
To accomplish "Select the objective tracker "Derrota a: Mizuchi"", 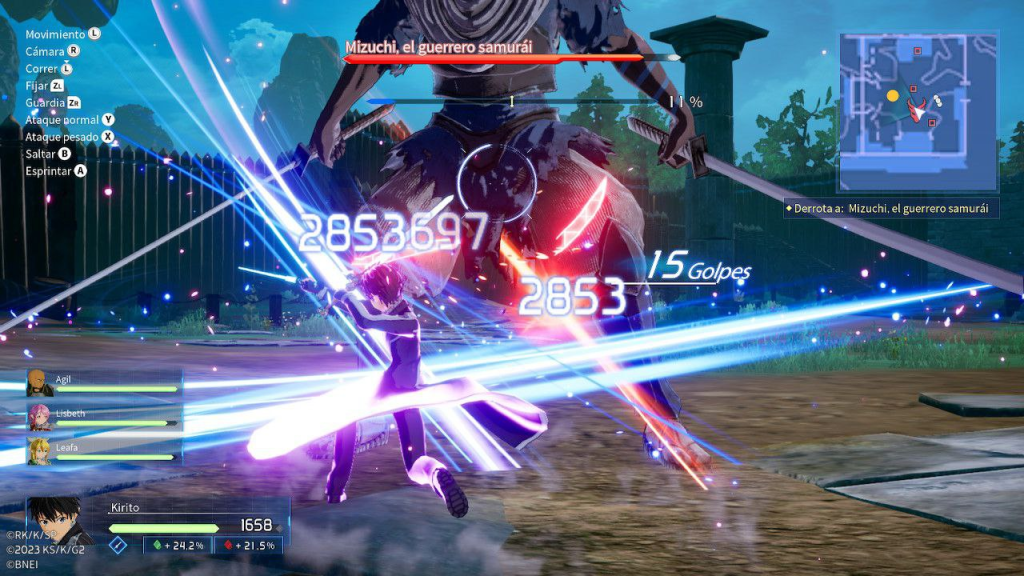I will point(891,208).
